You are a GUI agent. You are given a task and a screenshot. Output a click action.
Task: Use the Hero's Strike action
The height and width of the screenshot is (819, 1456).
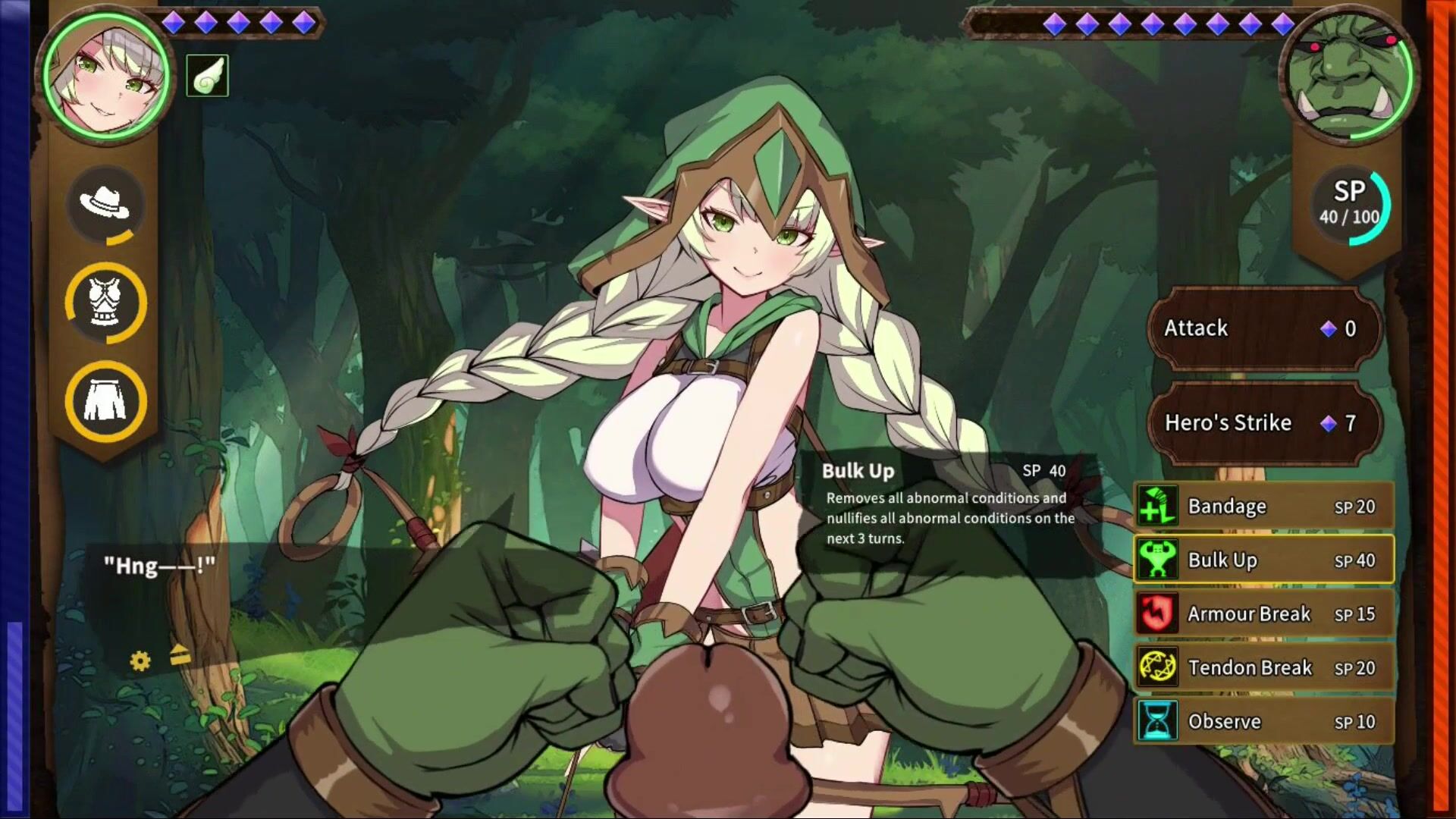(x=1263, y=423)
